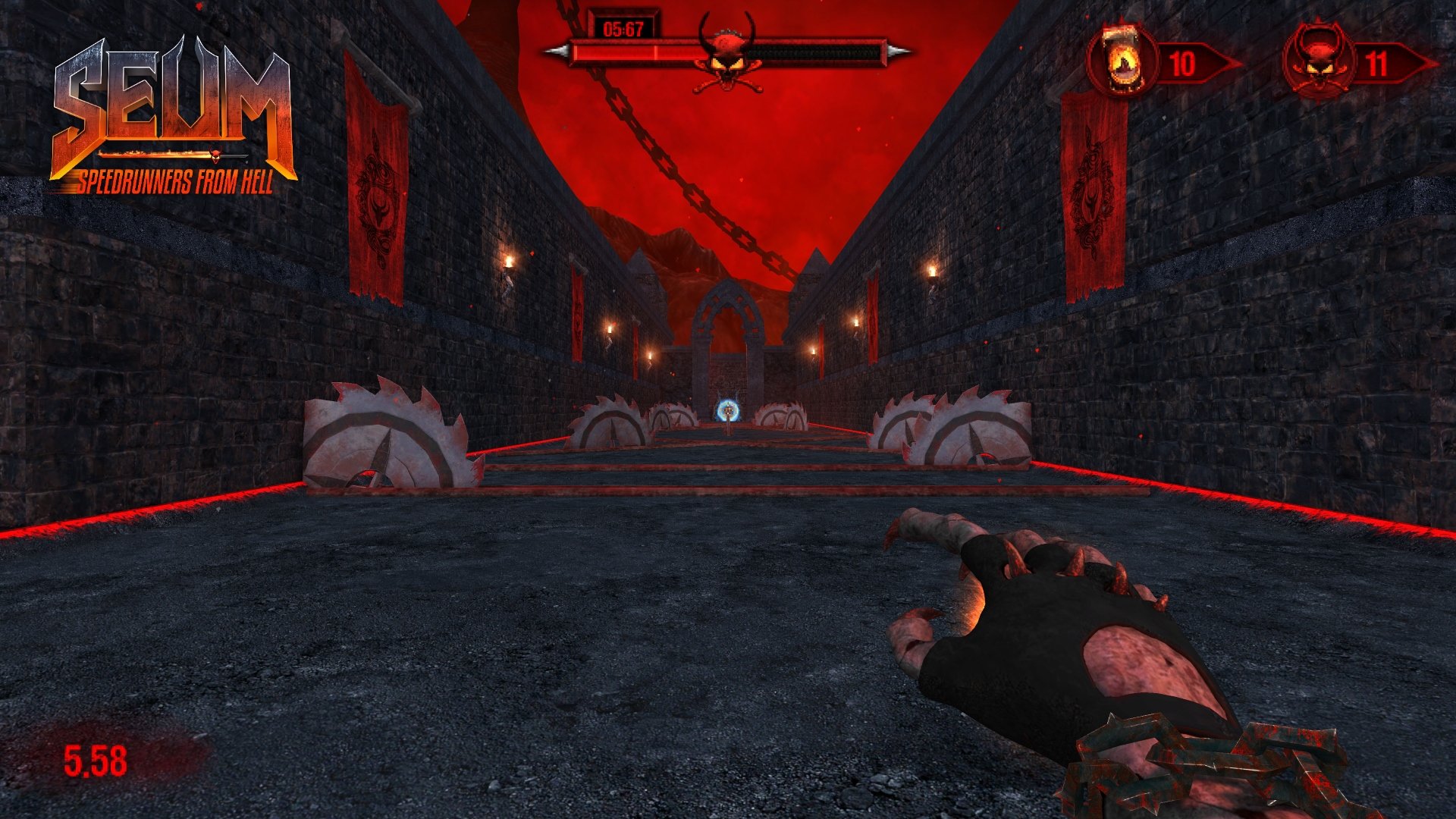The image size is (1456, 819).
Task: Select the horned skull trophy icon showing 11
Action: tap(1319, 53)
